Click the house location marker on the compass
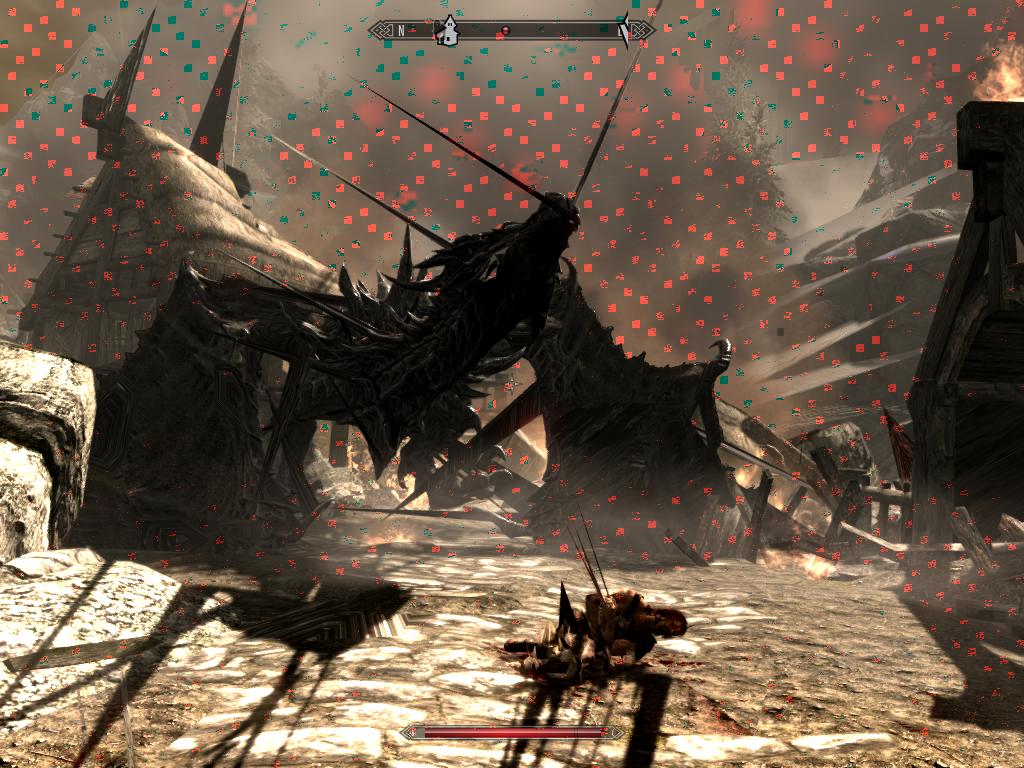1024x768 pixels. tap(447, 31)
